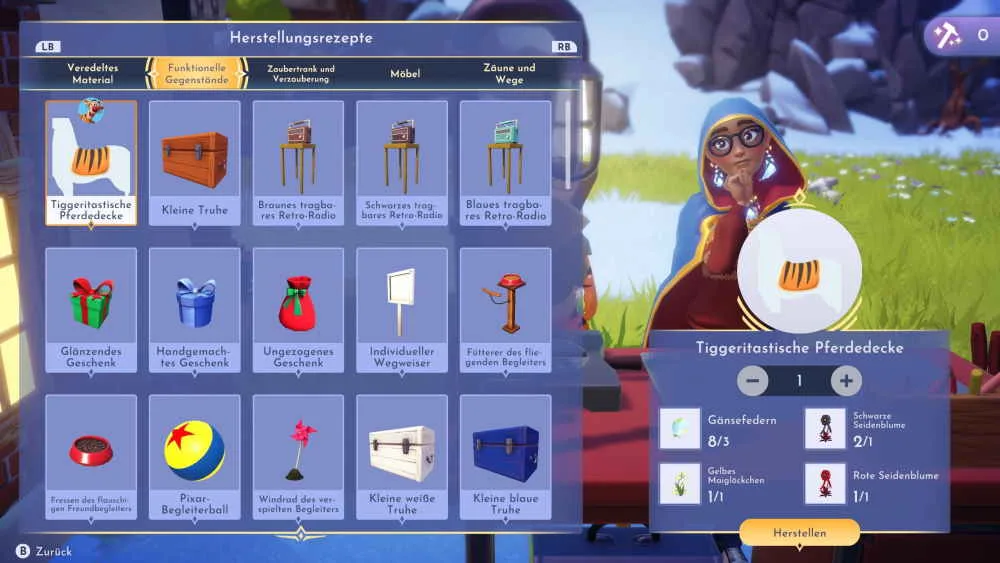This screenshot has height=563, width=1000.
Task: Craft the item with Herstellen
Action: [799, 533]
